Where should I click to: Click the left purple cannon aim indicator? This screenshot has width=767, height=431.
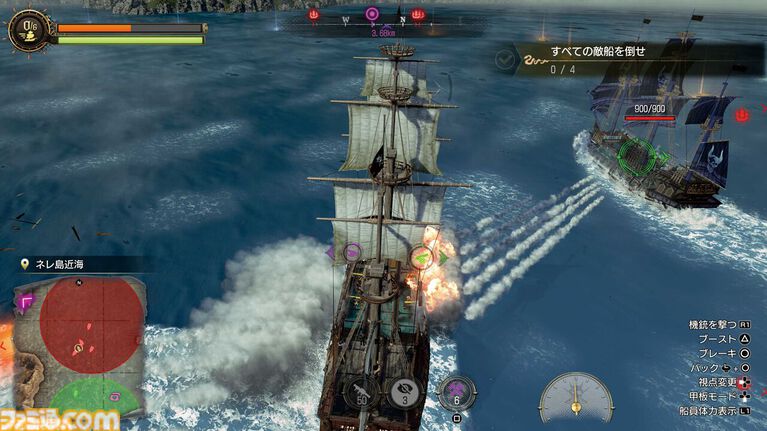click(x=352, y=252)
